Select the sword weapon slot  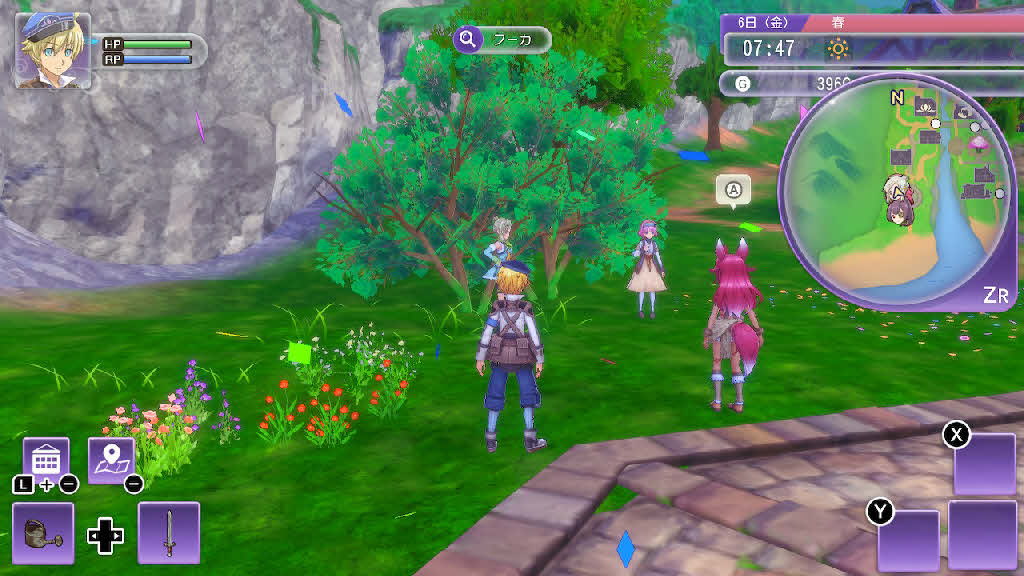(168, 533)
